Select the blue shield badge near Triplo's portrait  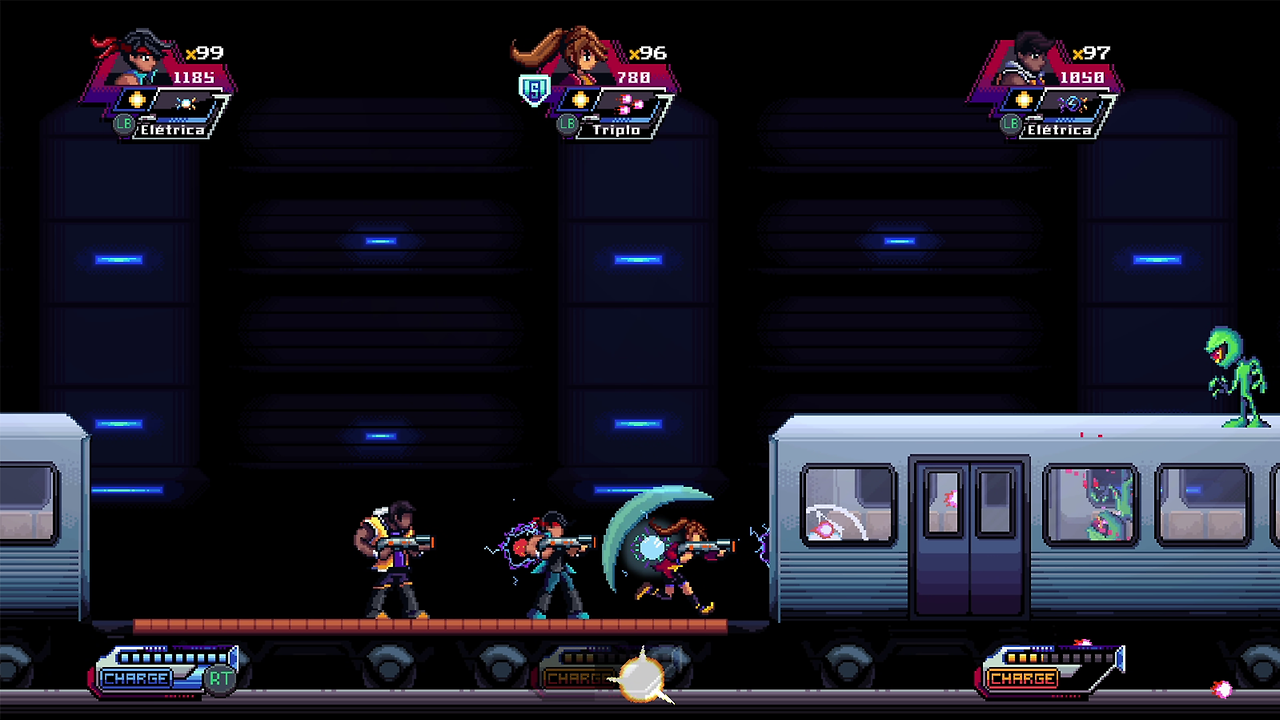click(x=536, y=88)
